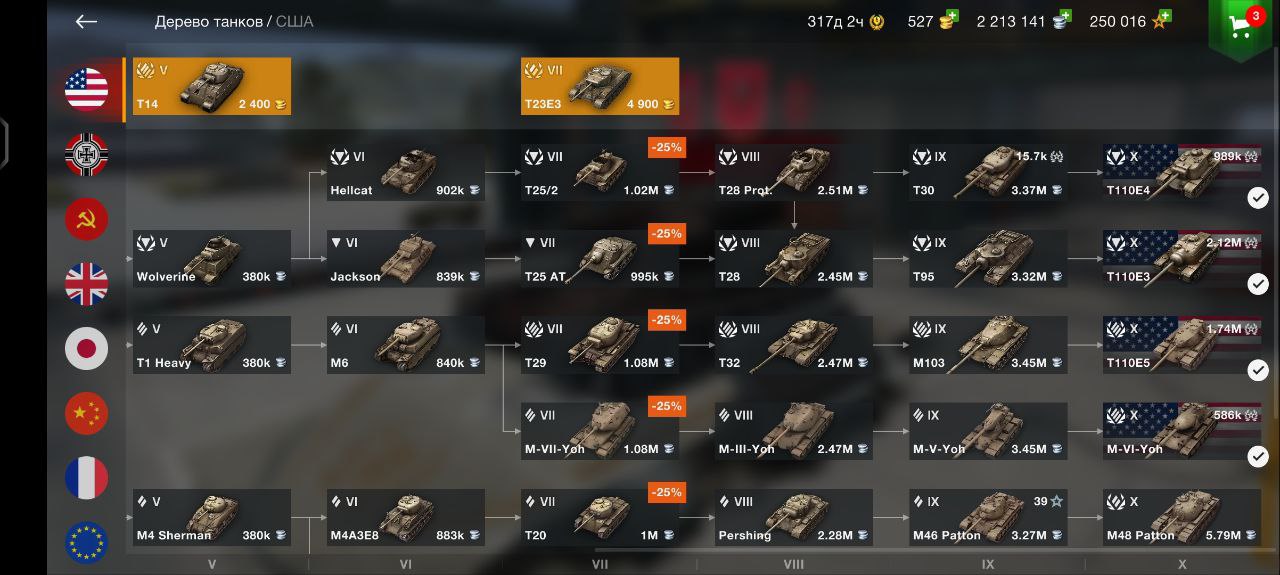Image resolution: width=1280 pixels, height=575 pixels.
Task: Choose the Japan nation flag
Action: point(87,348)
